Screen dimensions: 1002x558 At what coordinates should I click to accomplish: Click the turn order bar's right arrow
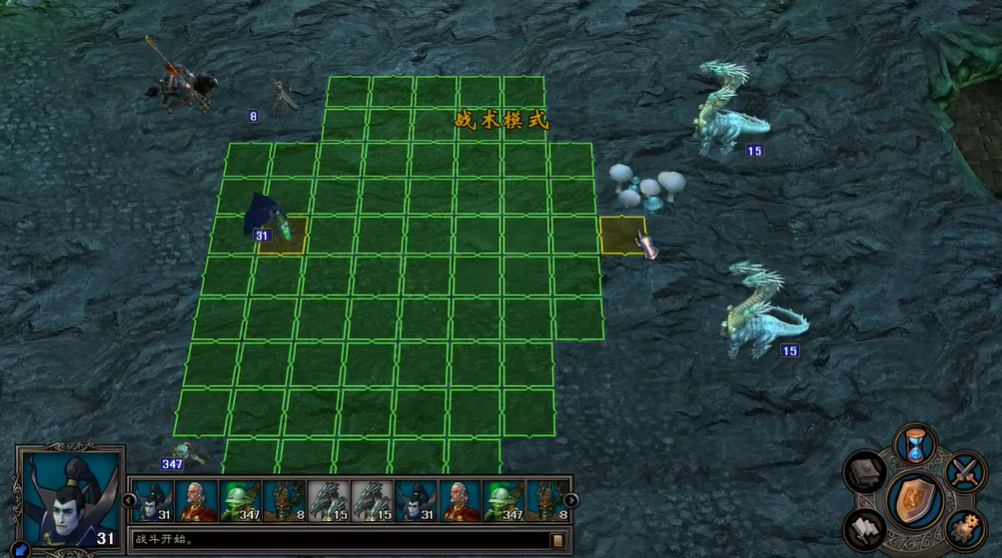coord(571,500)
